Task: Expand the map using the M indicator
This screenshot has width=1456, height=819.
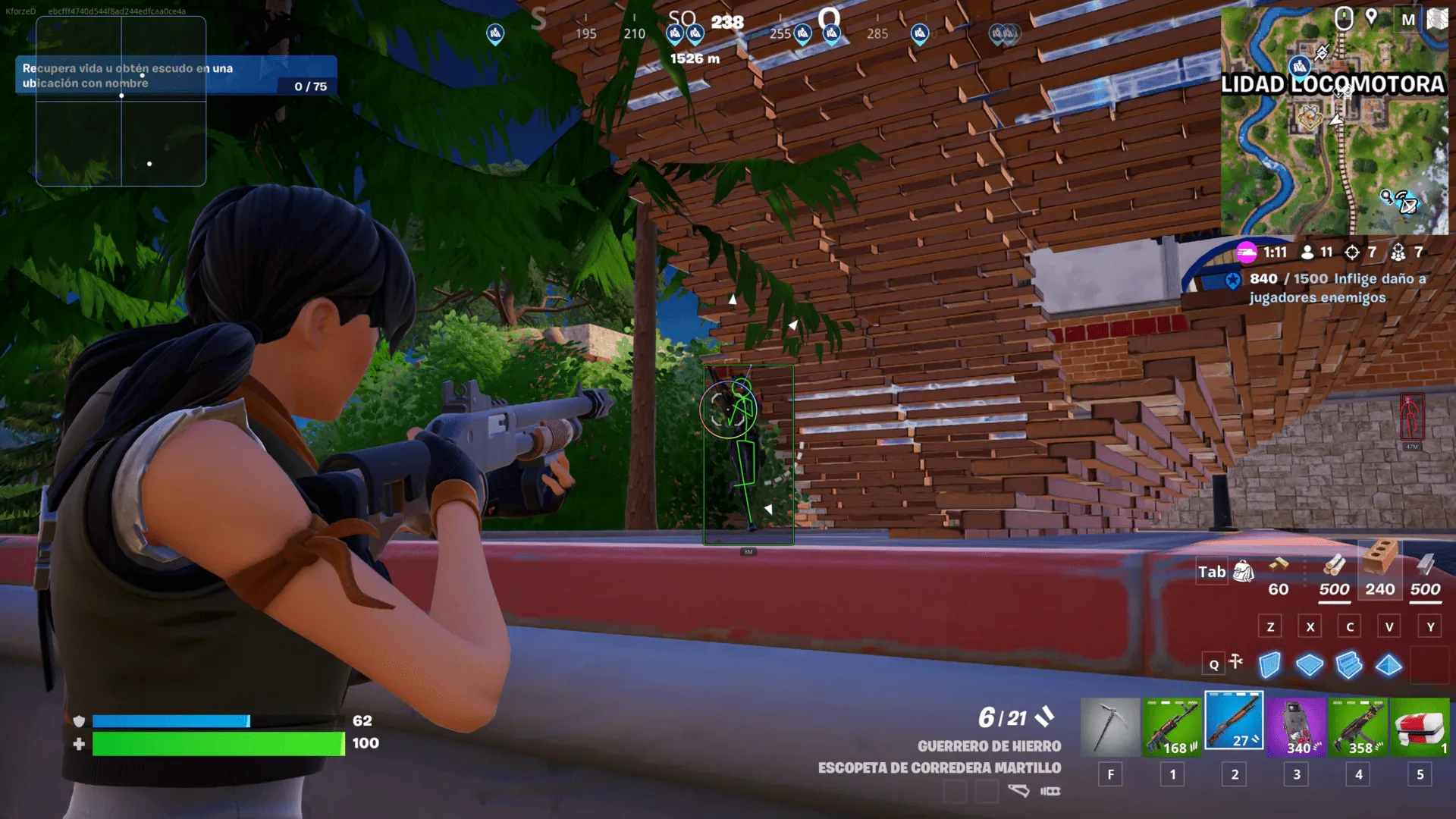Action: 1408,17
